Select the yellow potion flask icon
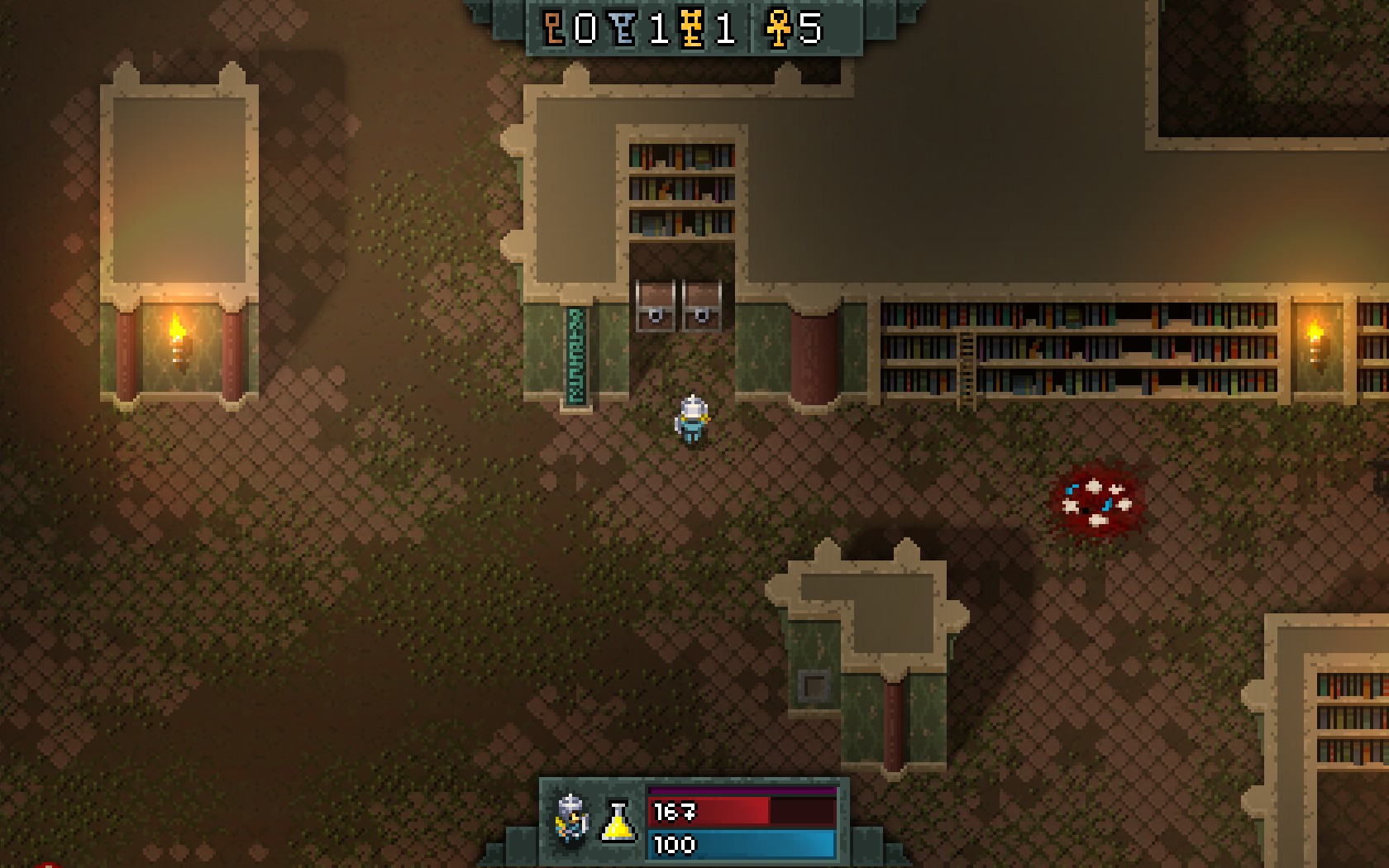 pyautogui.click(x=618, y=821)
